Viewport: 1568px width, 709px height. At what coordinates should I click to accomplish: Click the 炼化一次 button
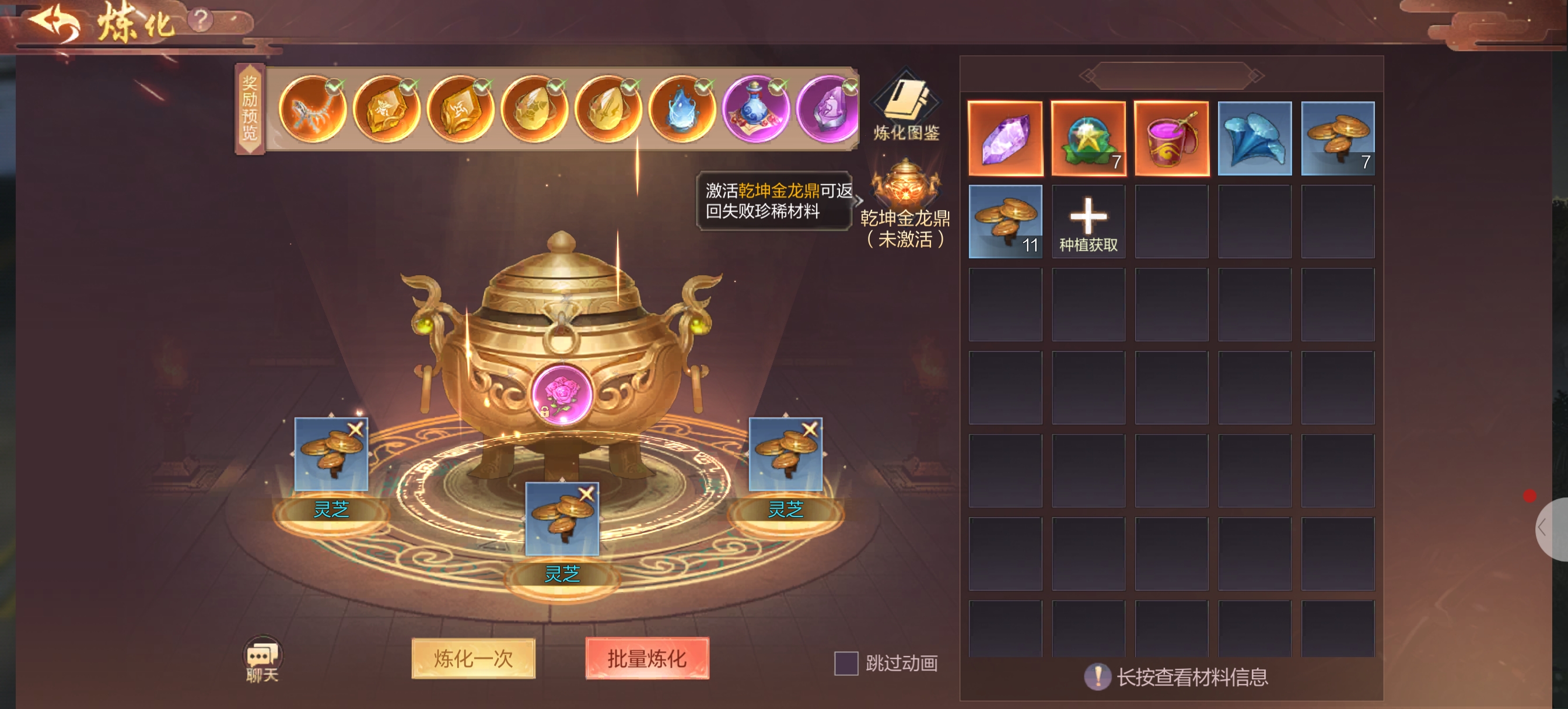[473, 658]
